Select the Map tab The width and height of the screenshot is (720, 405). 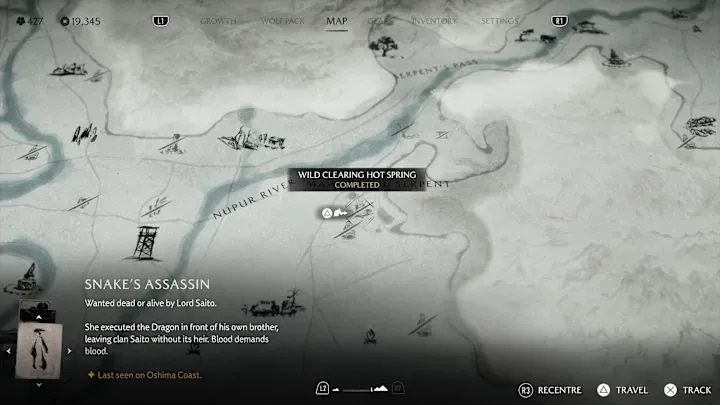[x=337, y=20]
